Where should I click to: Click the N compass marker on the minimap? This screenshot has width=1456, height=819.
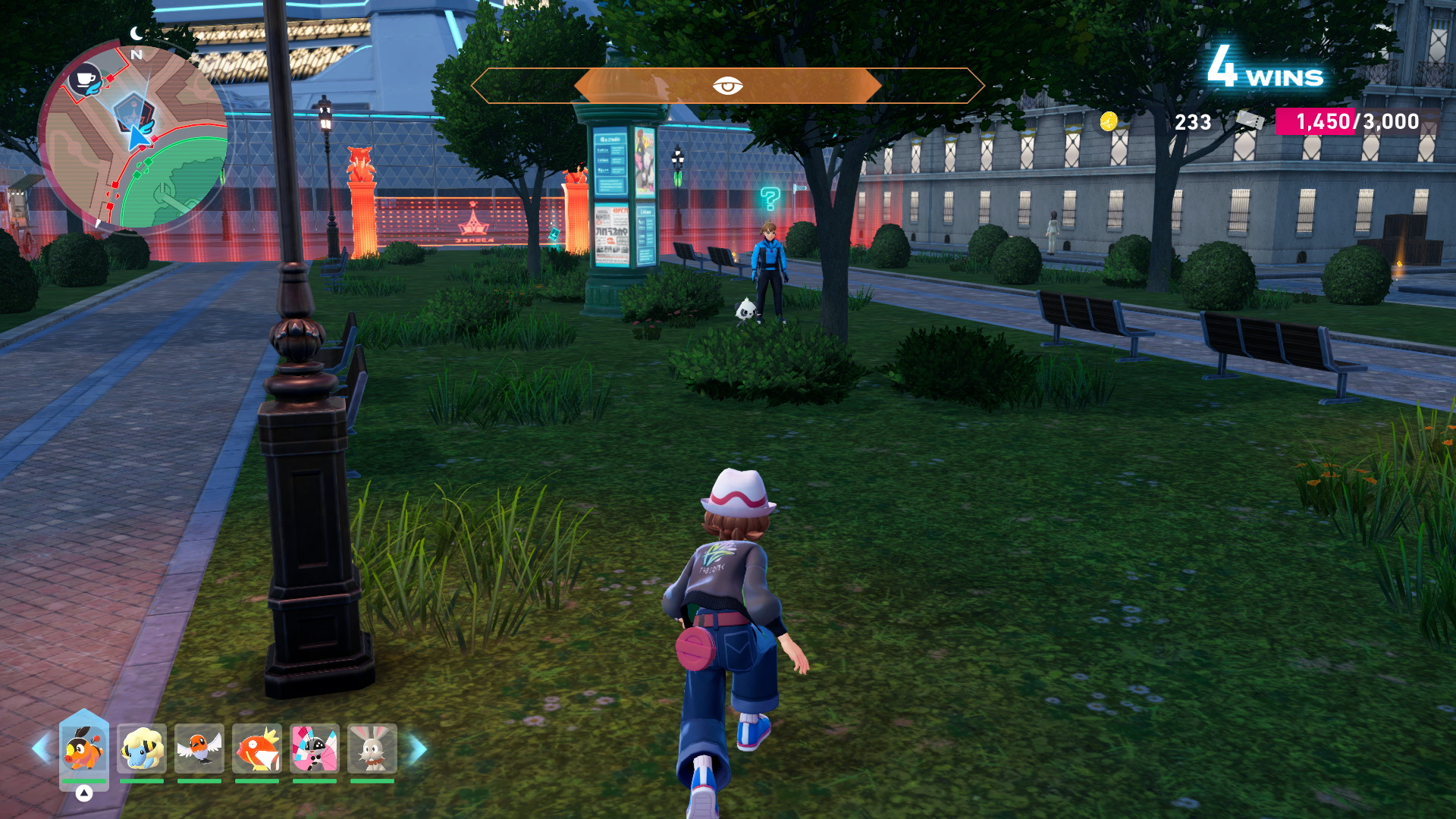point(135,55)
